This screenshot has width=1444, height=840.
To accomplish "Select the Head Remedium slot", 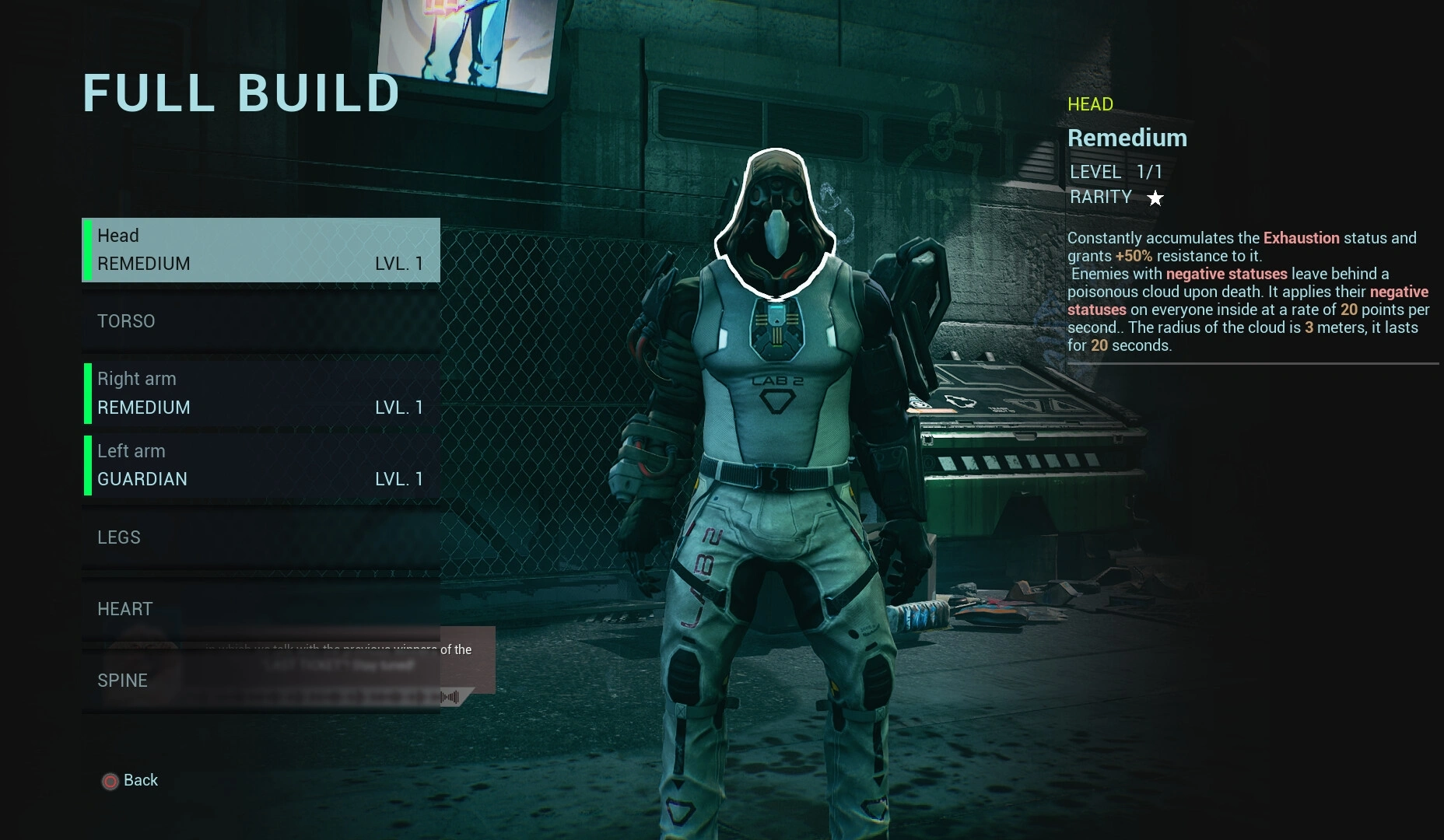I will pyautogui.click(x=261, y=250).
